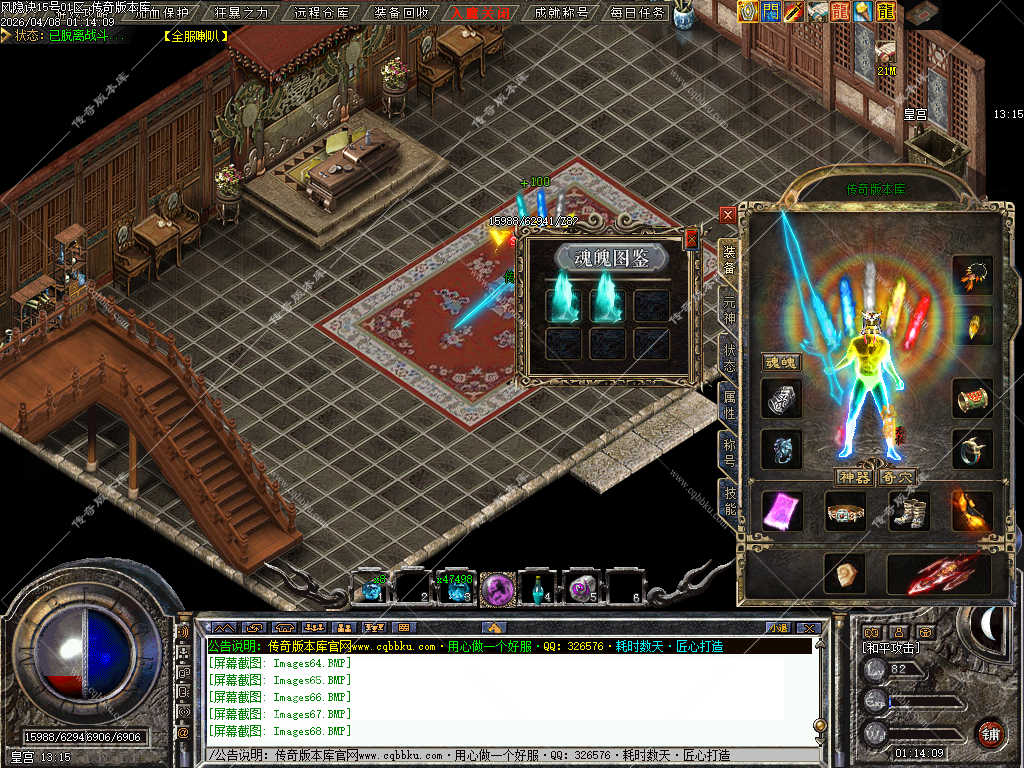Select the pink scroll equipment slot

(x=782, y=511)
